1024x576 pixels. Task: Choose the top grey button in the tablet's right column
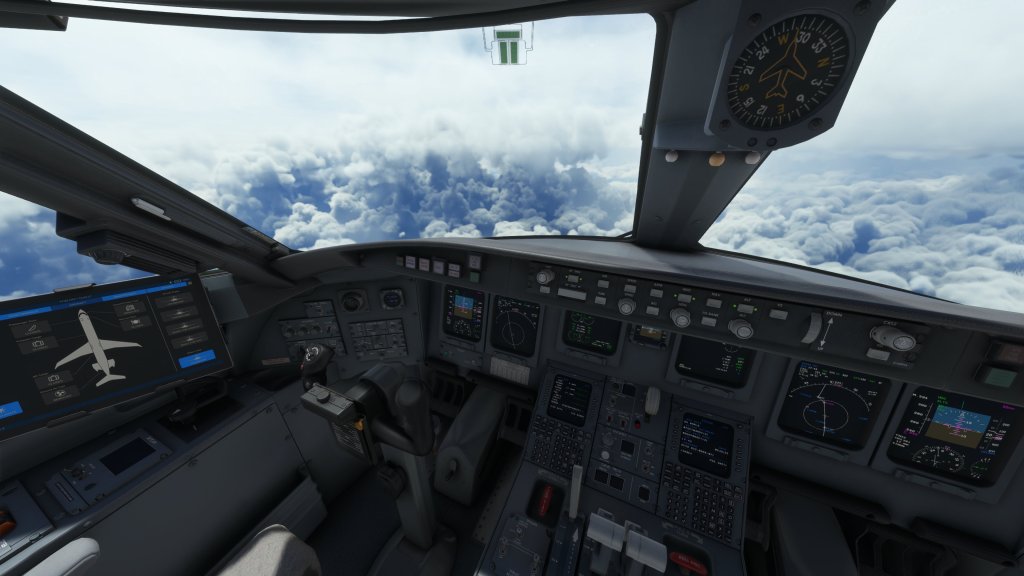coord(172,299)
